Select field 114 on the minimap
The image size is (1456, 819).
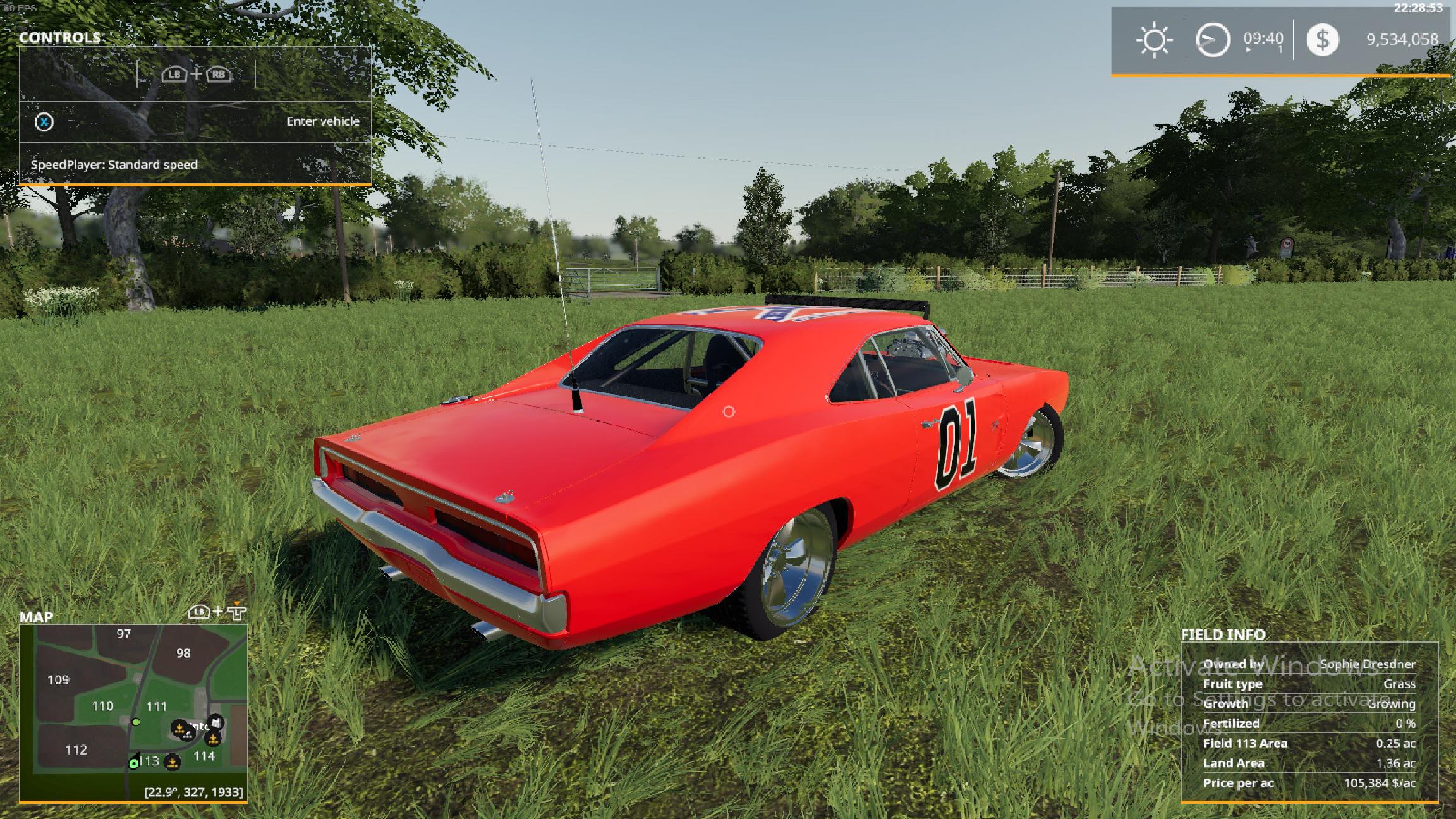click(x=203, y=756)
